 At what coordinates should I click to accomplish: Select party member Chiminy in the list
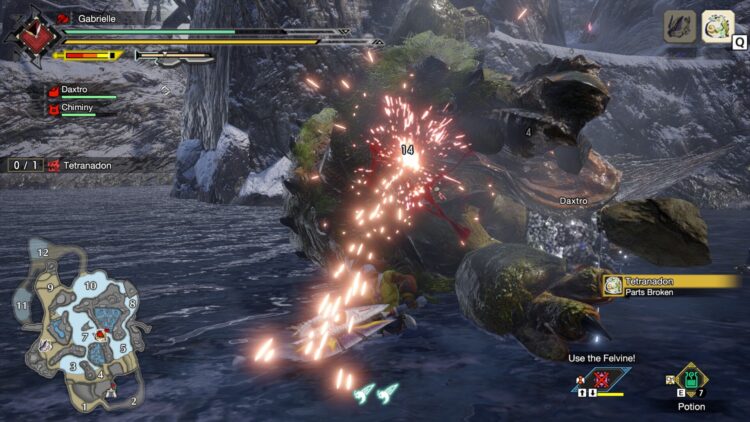click(78, 108)
